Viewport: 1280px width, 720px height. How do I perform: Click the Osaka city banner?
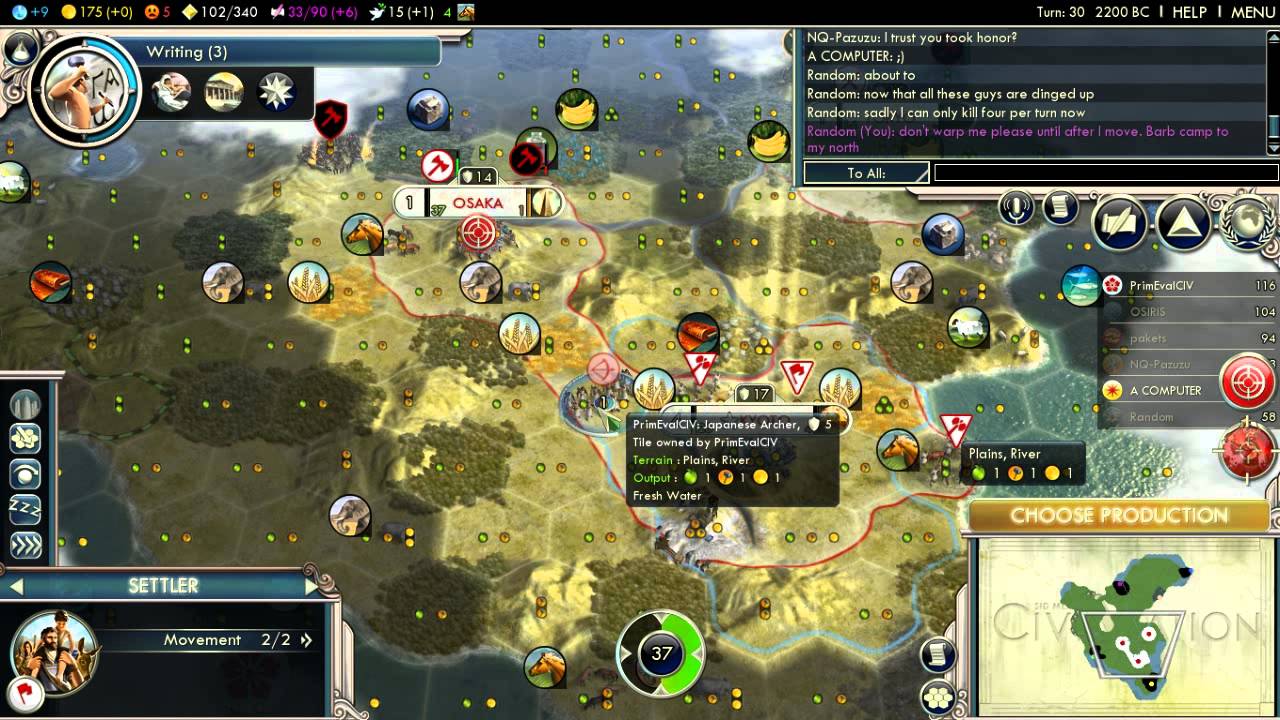coord(477,203)
